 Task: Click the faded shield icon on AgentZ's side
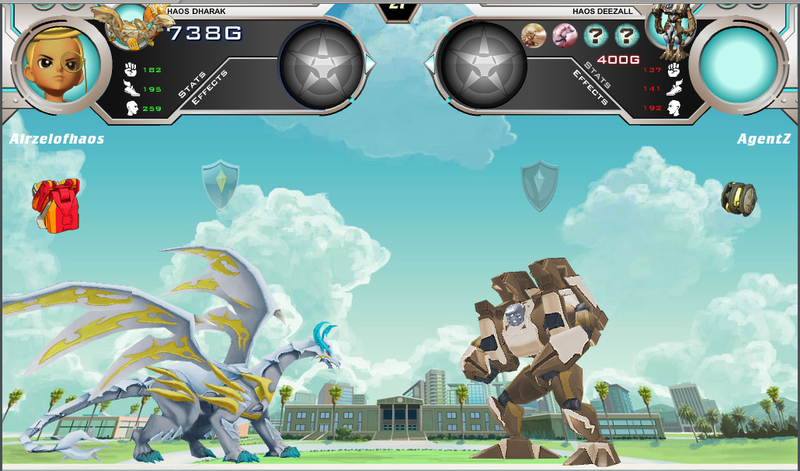539,186
